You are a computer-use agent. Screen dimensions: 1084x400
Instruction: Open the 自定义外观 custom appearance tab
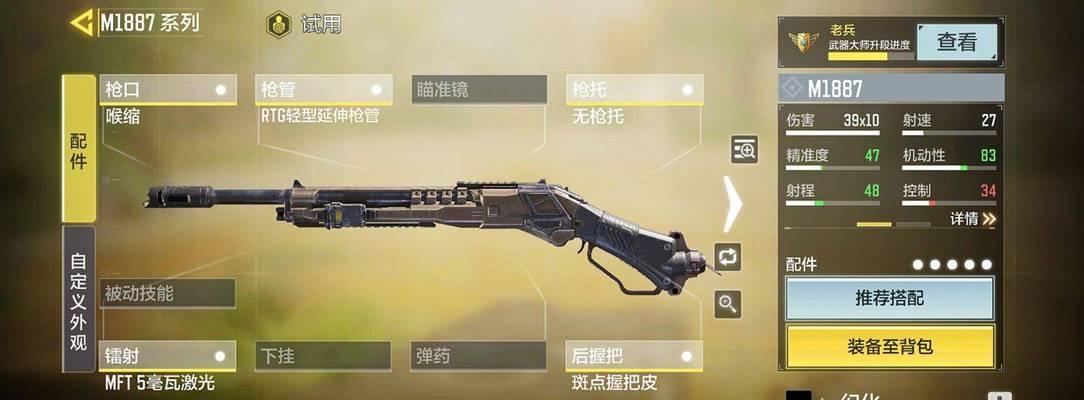79,298
